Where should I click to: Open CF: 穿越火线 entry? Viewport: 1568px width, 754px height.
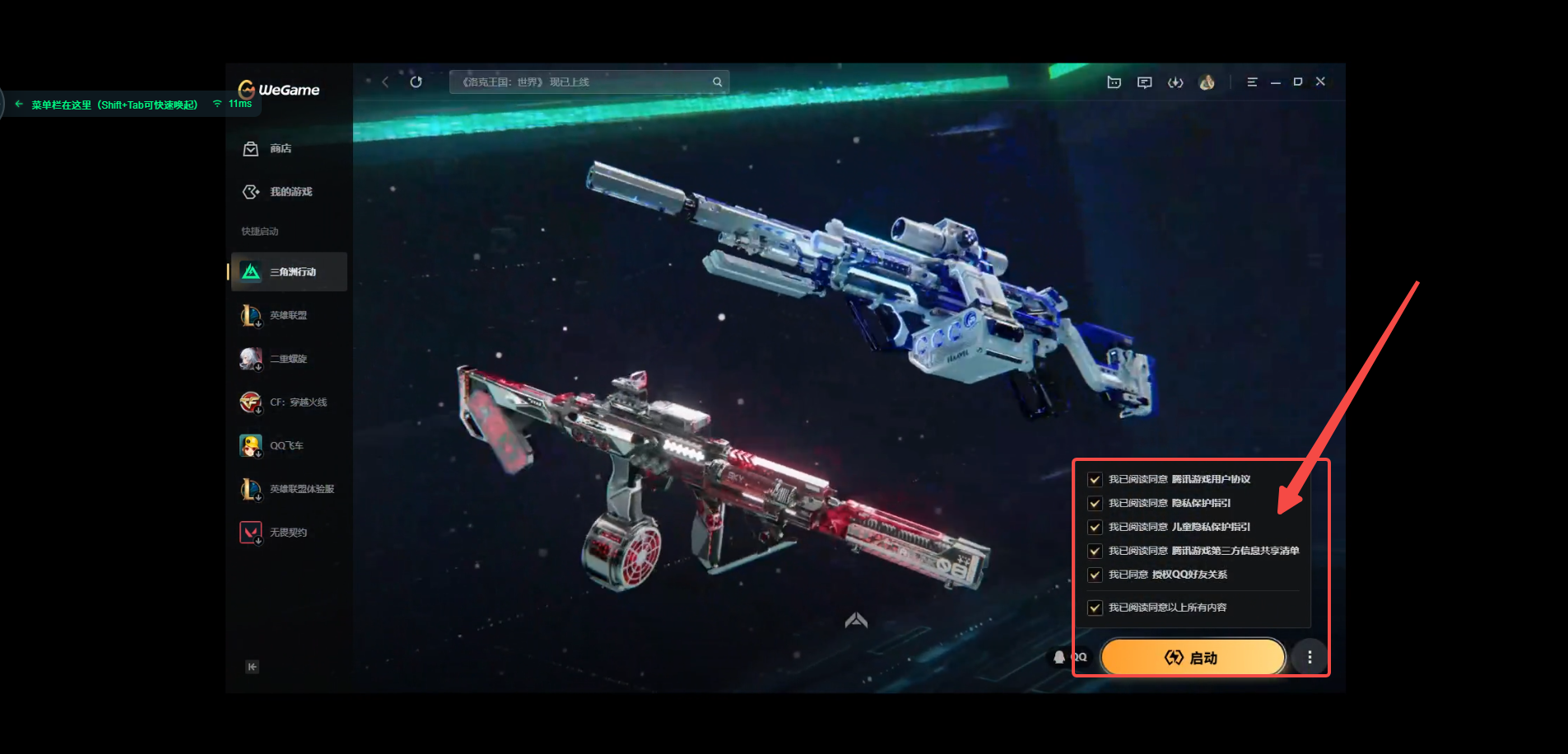click(297, 403)
